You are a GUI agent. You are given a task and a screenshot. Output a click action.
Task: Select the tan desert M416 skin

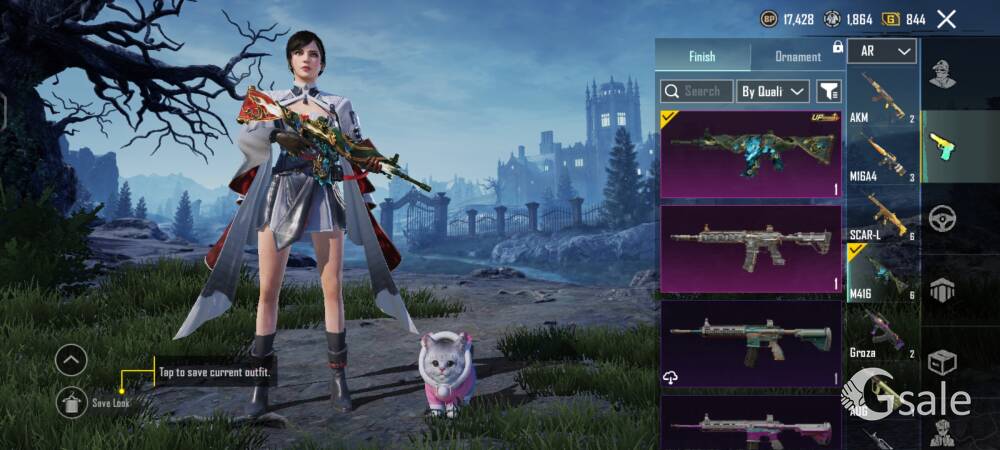click(x=750, y=248)
